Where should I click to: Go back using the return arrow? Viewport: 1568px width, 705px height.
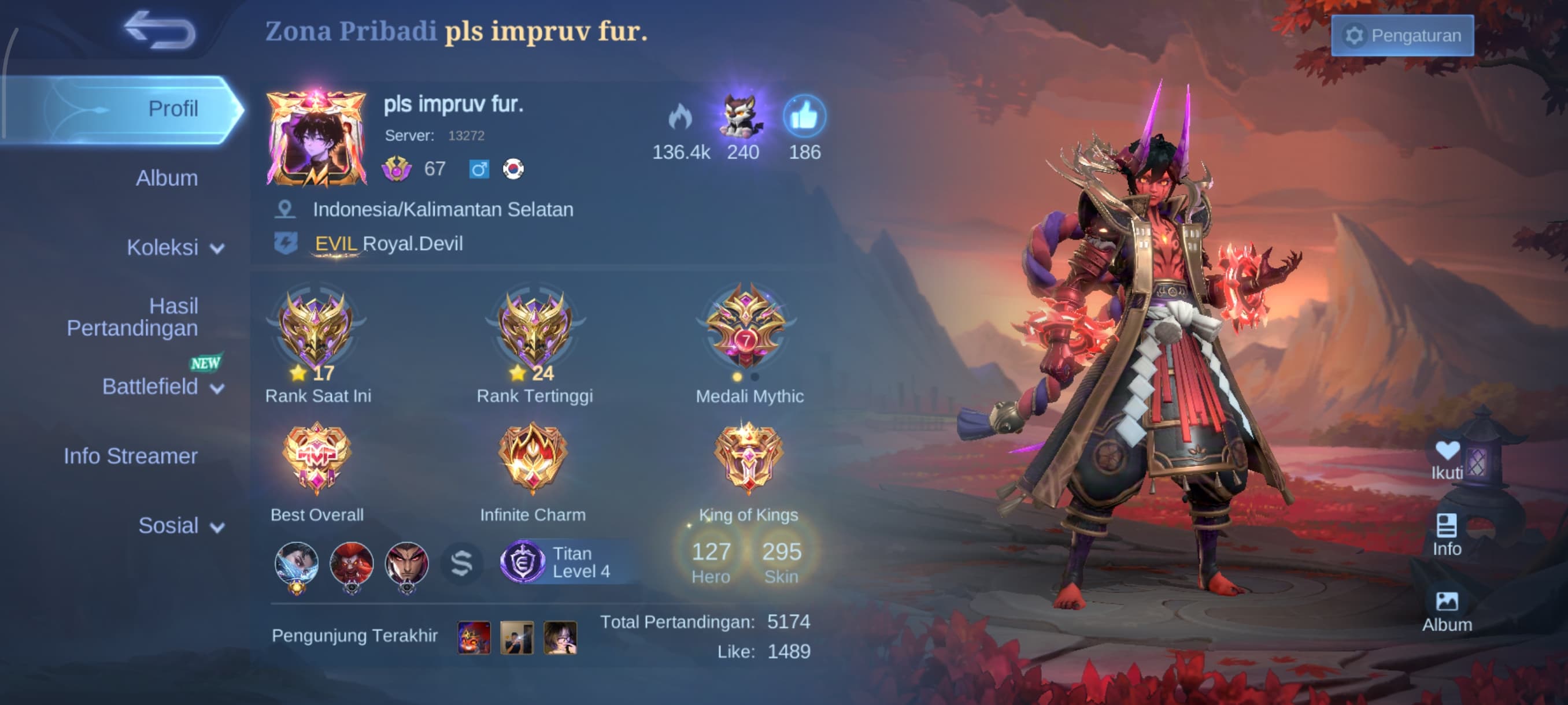click(160, 29)
